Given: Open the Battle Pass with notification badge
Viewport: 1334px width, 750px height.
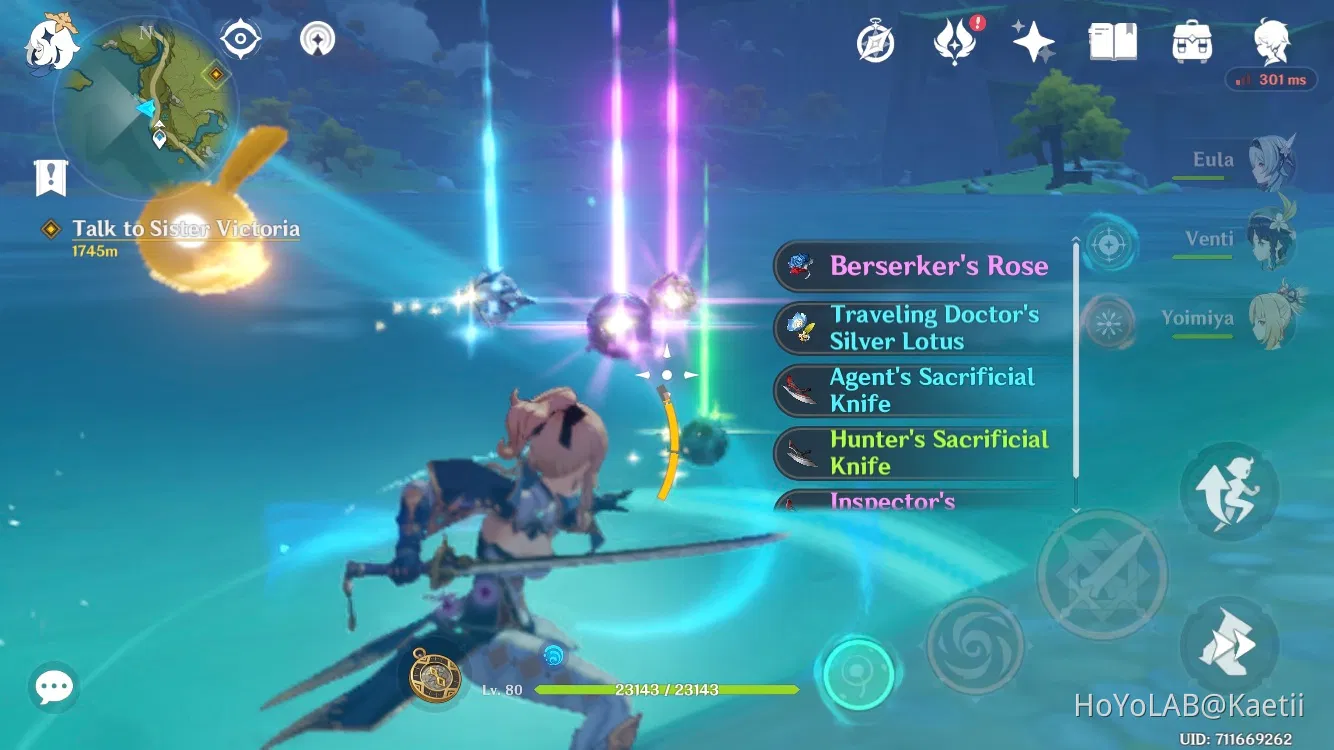Looking at the screenshot, I should pos(955,40).
